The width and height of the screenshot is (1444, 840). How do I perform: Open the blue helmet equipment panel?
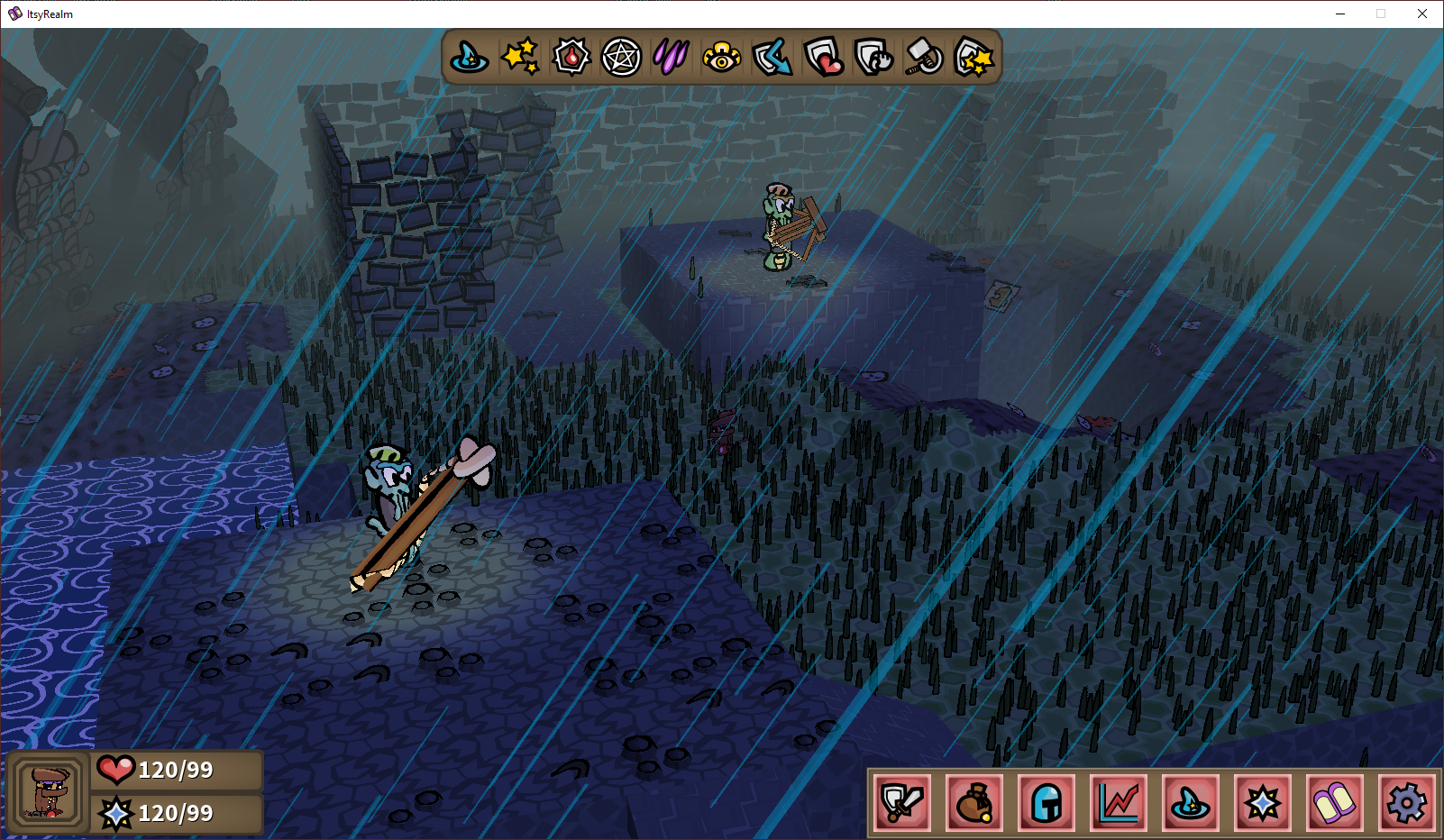click(x=1046, y=802)
